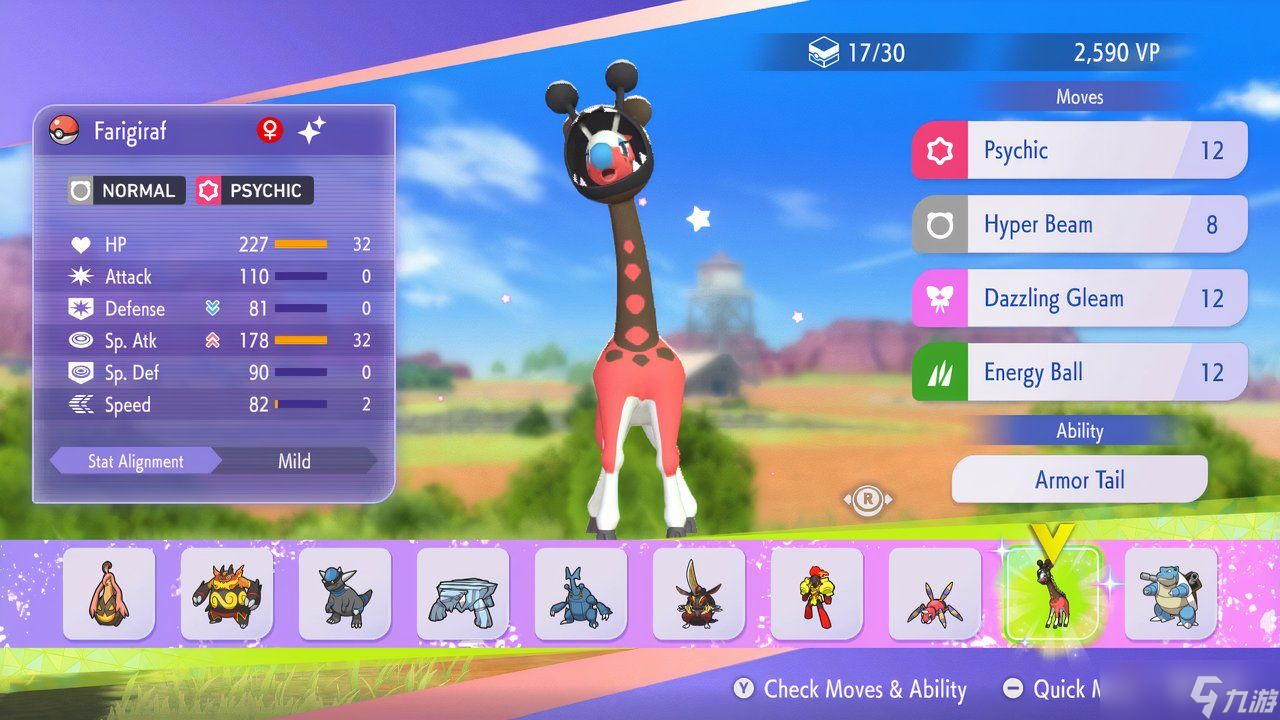The width and height of the screenshot is (1280, 720).
Task: Click the orange HP stat bar
Action: [301, 243]
